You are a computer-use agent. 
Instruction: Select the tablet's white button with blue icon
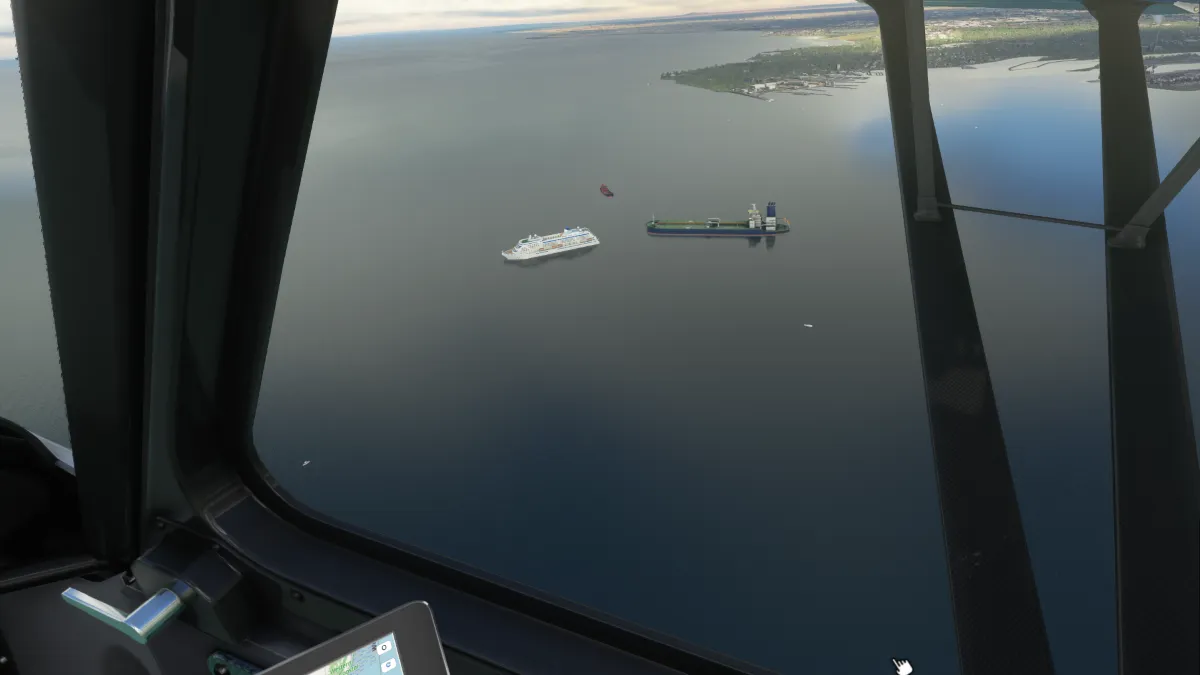[x=388, y=665]
